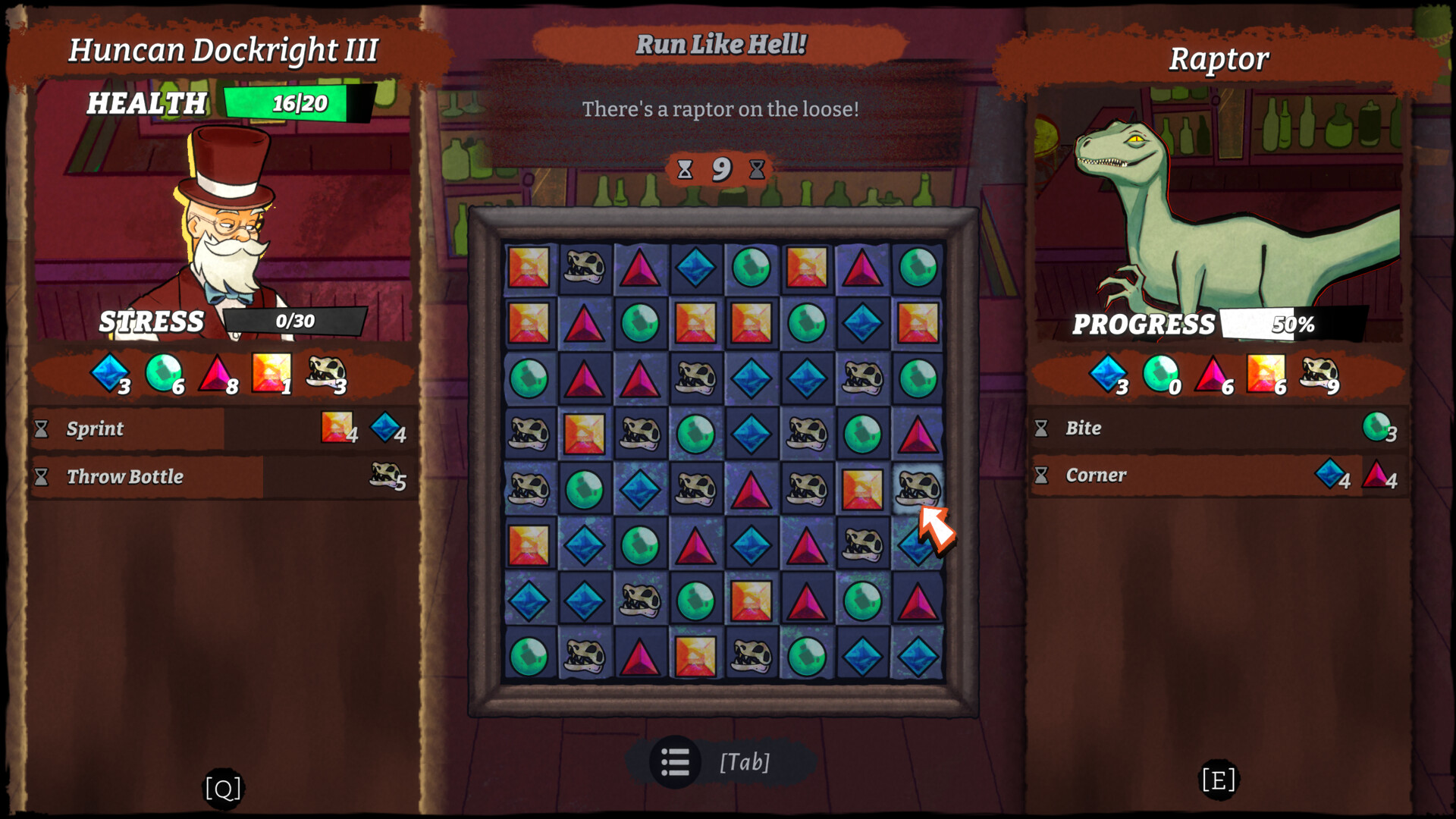Click Huncan Dockright III's name banner
This screenshot has width=1456, height=819.
(224, 49)
